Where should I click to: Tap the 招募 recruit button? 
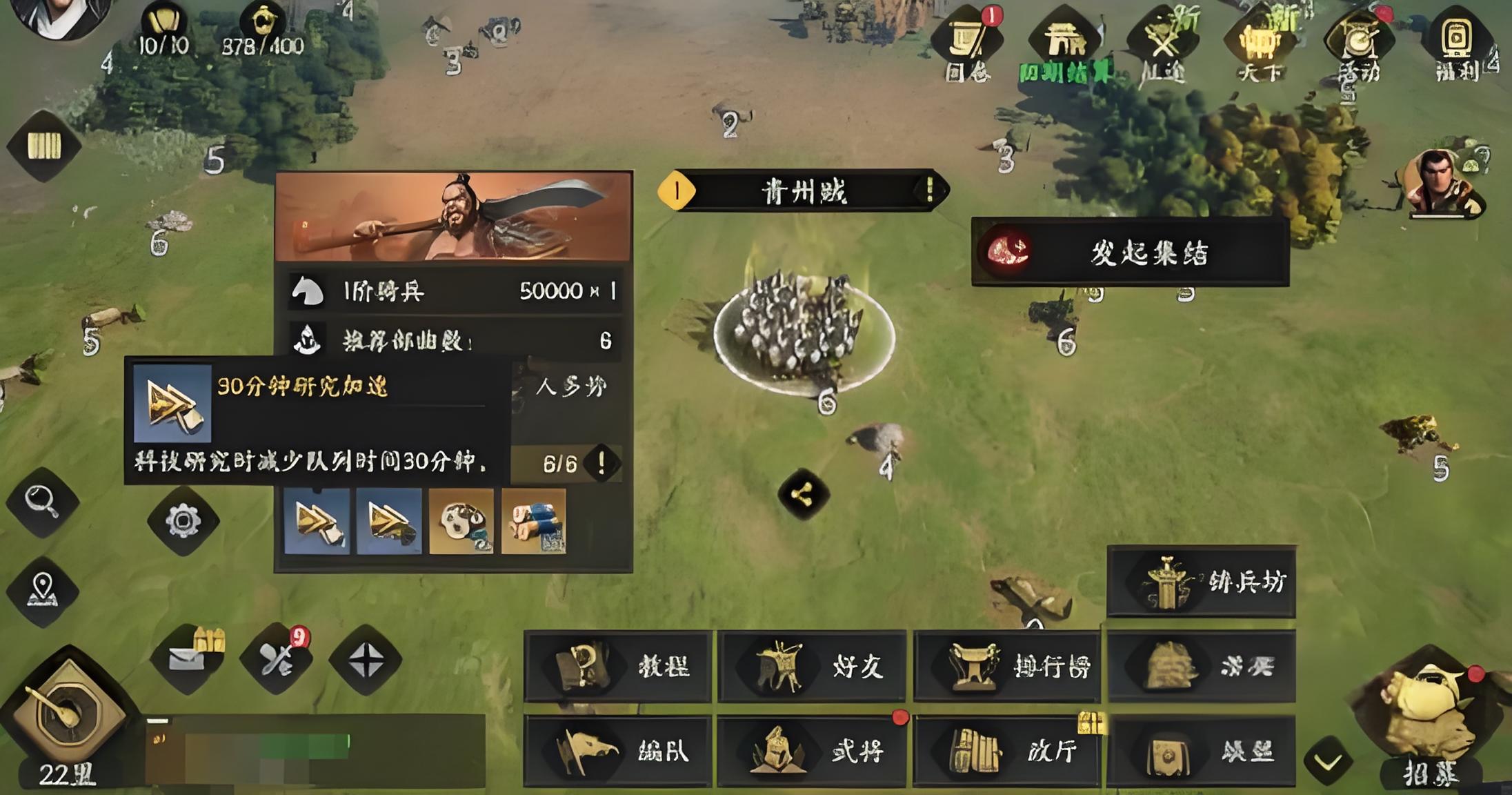[x=1431, y=725]
